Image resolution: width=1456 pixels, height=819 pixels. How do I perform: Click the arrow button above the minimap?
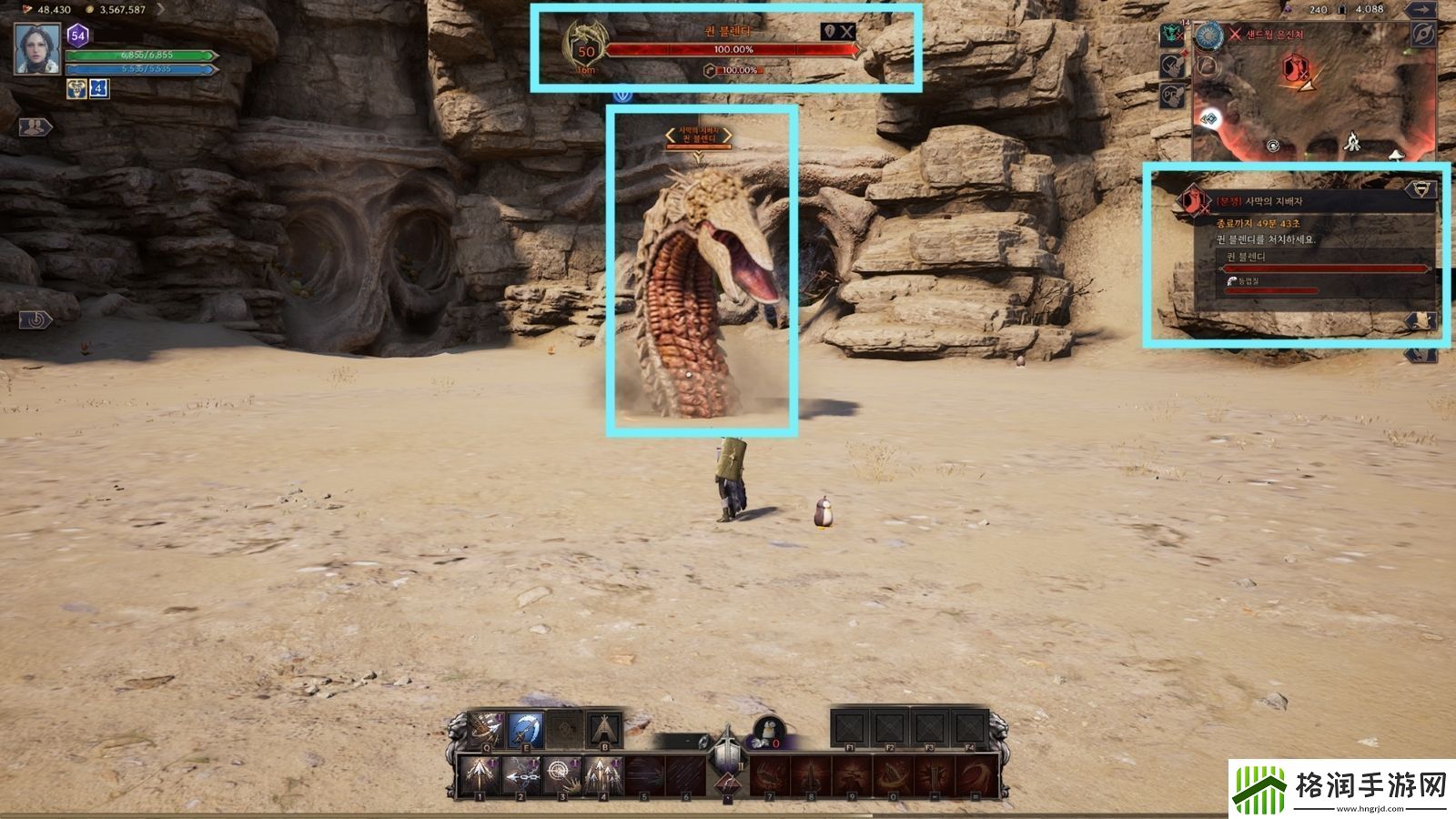coord(1421,10)
